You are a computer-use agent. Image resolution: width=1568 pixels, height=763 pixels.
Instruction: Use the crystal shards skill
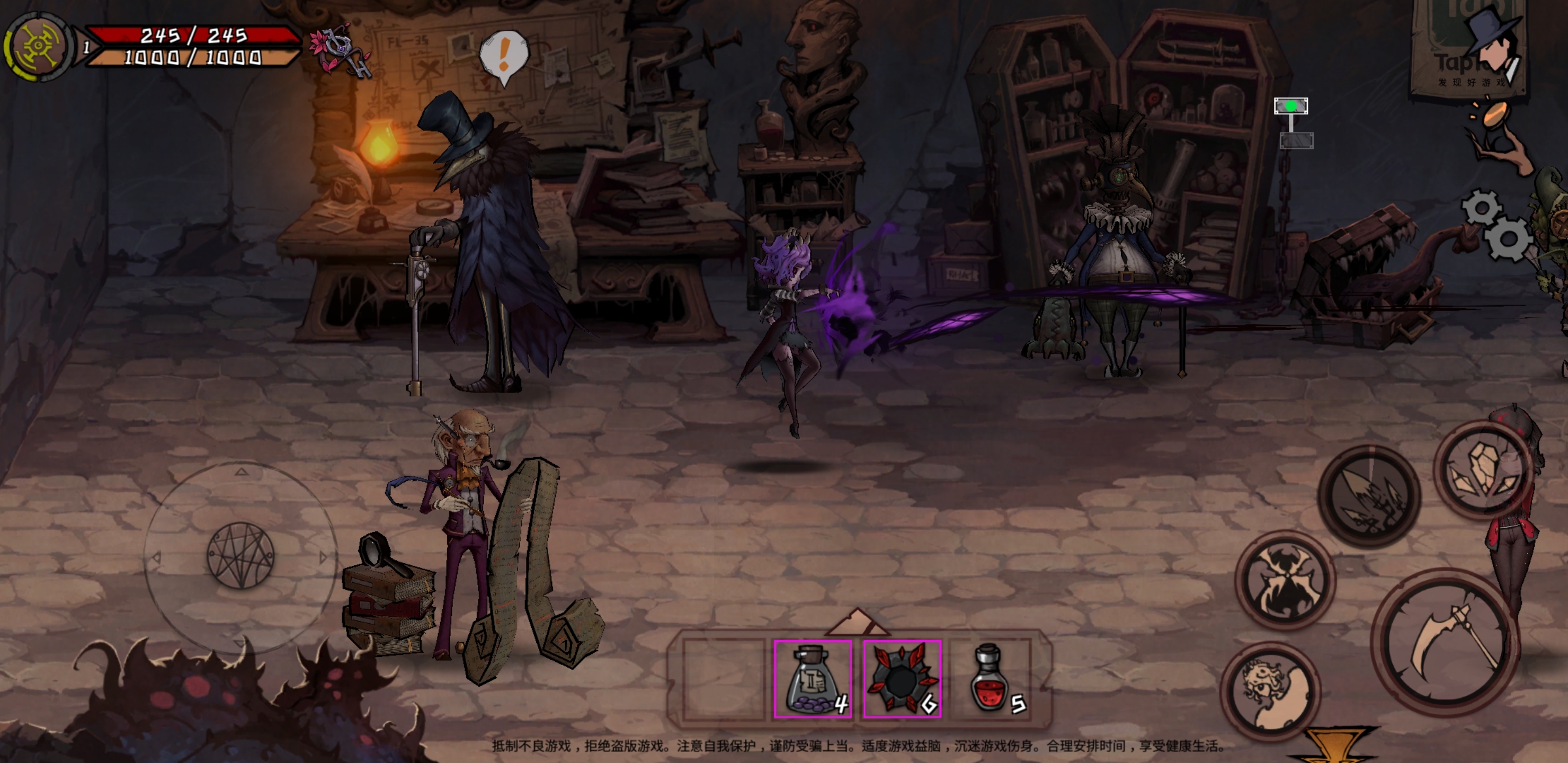pyautogui.click(x=1483, y=469)
